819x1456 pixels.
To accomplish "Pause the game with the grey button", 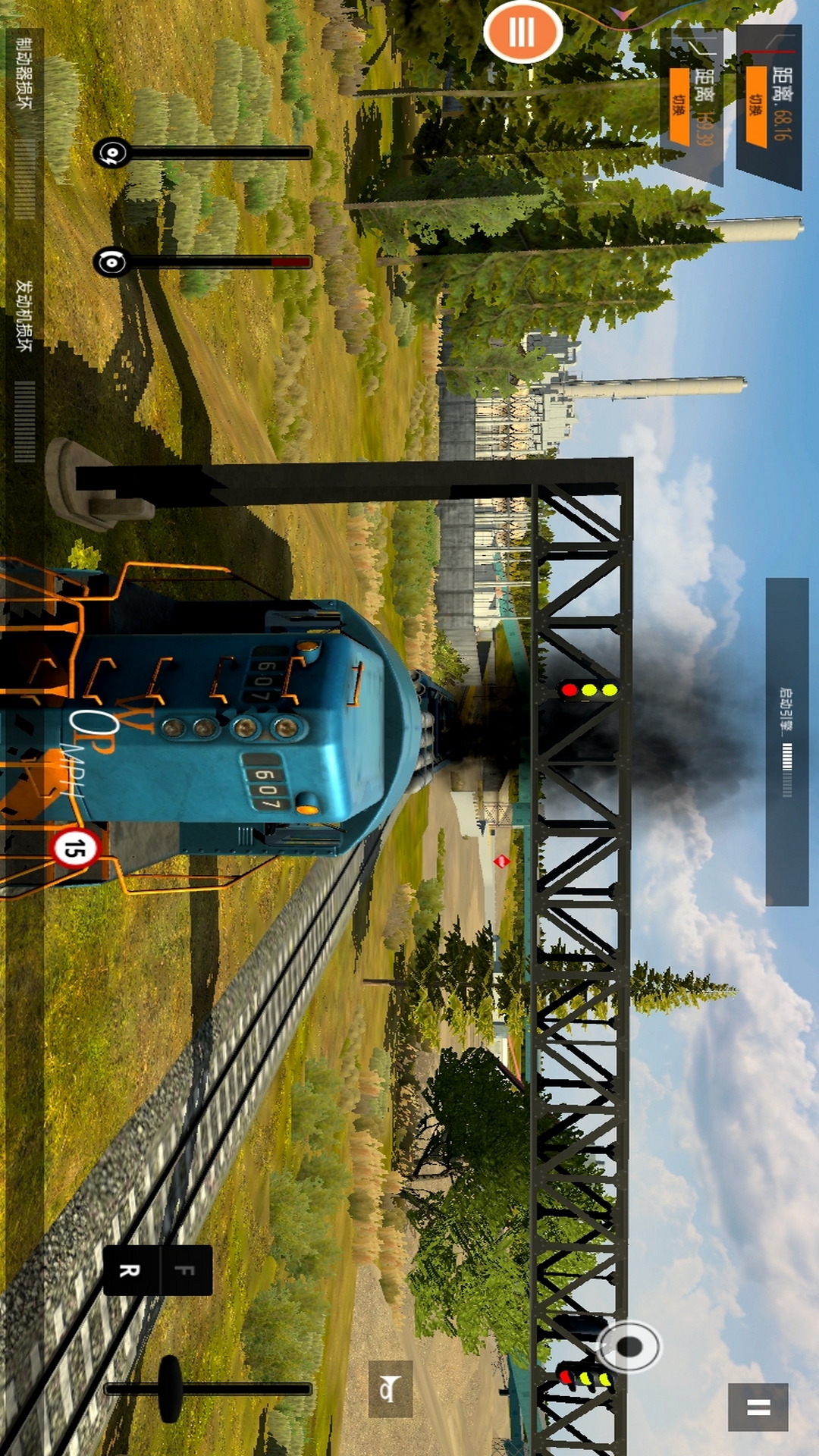I will coord(758,1407).
